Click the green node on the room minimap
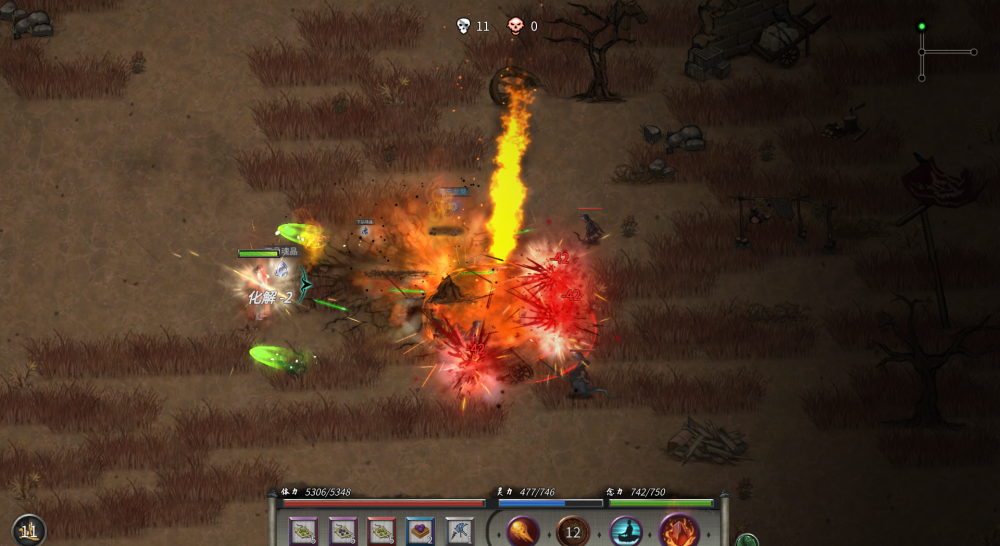The height and width of the screenshot is (546, 1000). tap(922, 27)
